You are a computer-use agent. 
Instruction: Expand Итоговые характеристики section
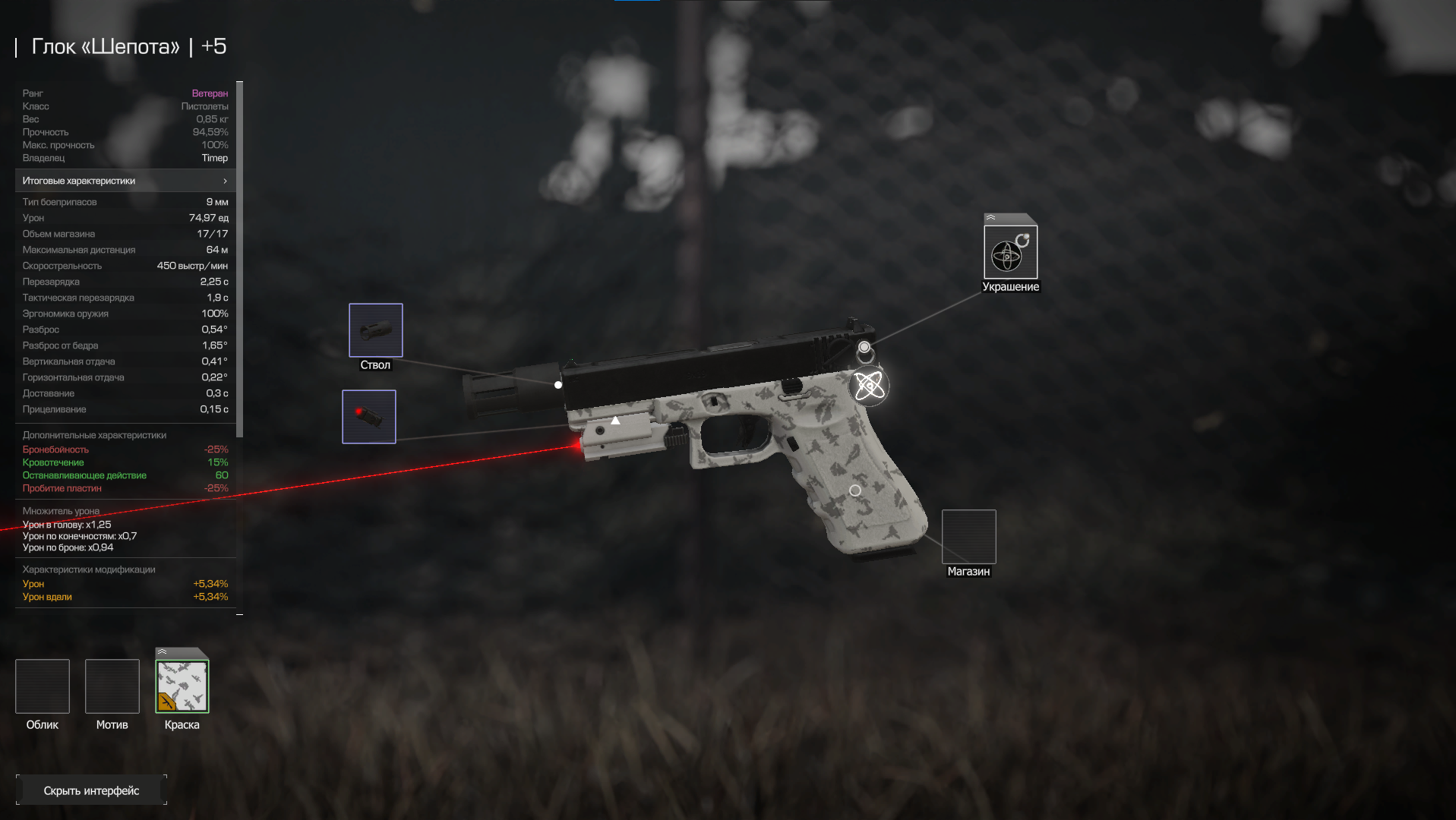coord(125,181)
